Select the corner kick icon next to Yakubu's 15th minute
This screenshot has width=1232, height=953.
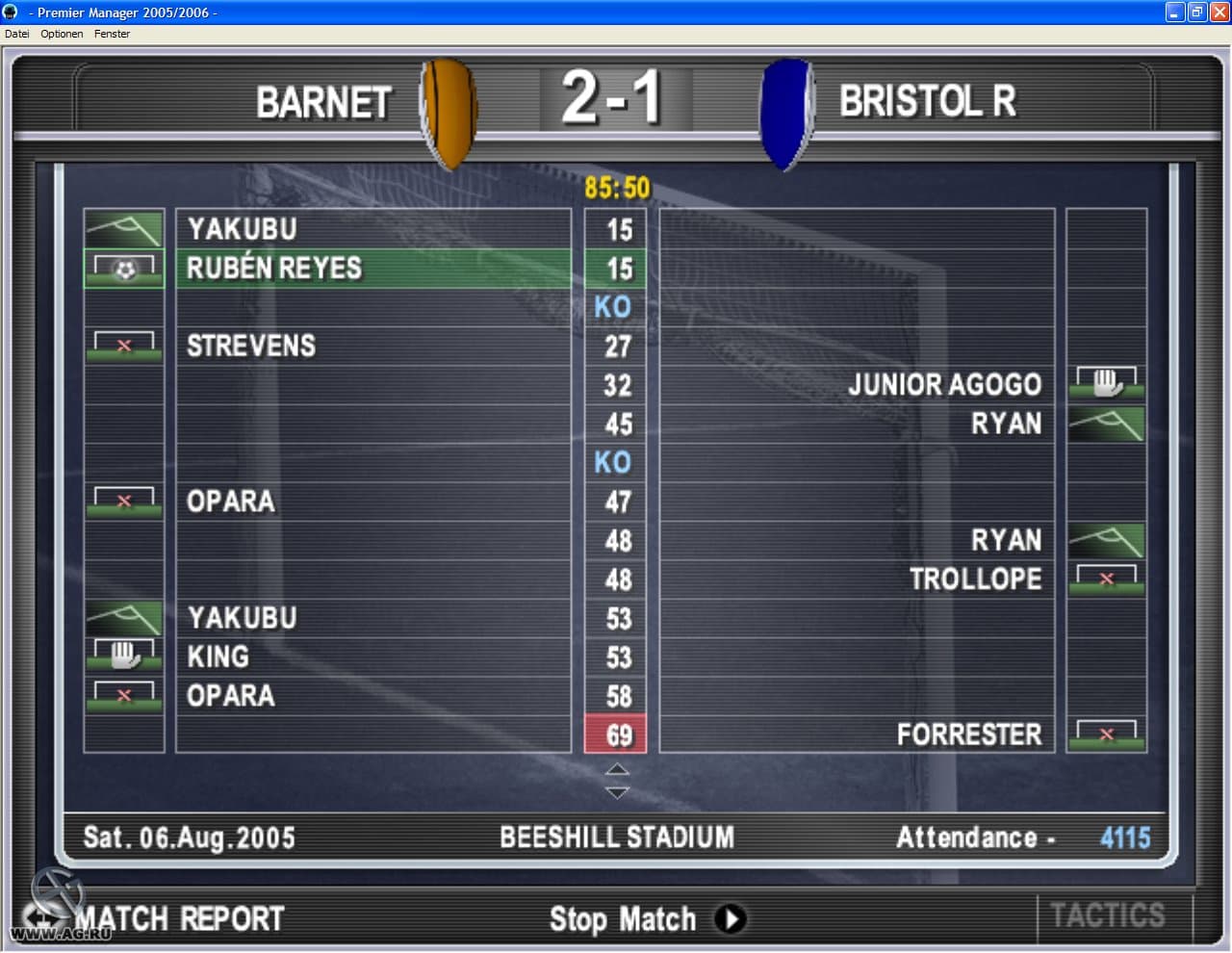[x=123, y=229]
